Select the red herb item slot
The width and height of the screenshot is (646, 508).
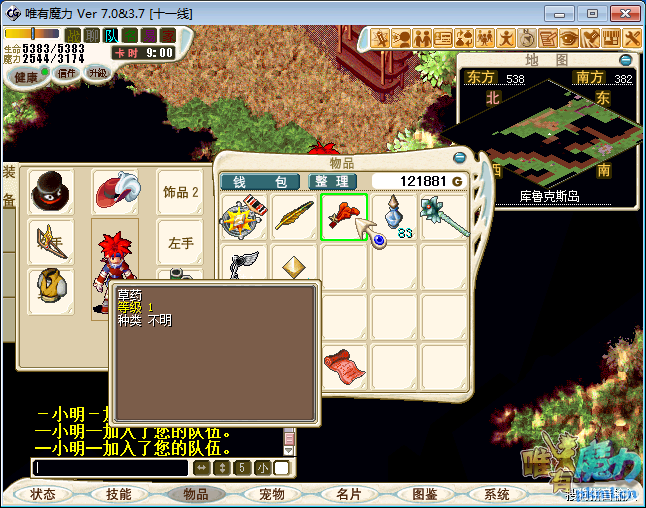[x=343, y=217]
